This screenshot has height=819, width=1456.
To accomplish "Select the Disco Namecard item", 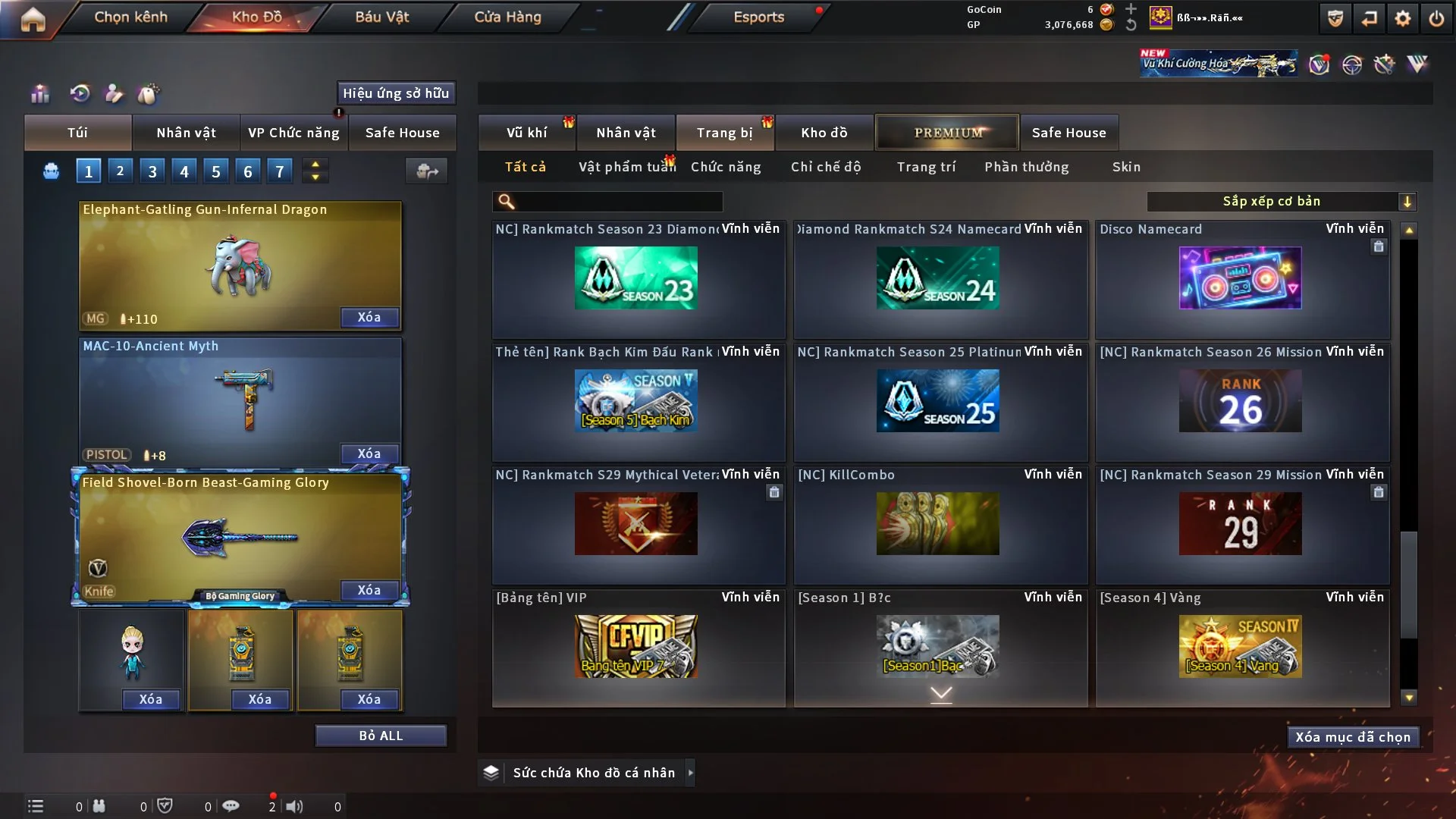I will coord(1241,278).
